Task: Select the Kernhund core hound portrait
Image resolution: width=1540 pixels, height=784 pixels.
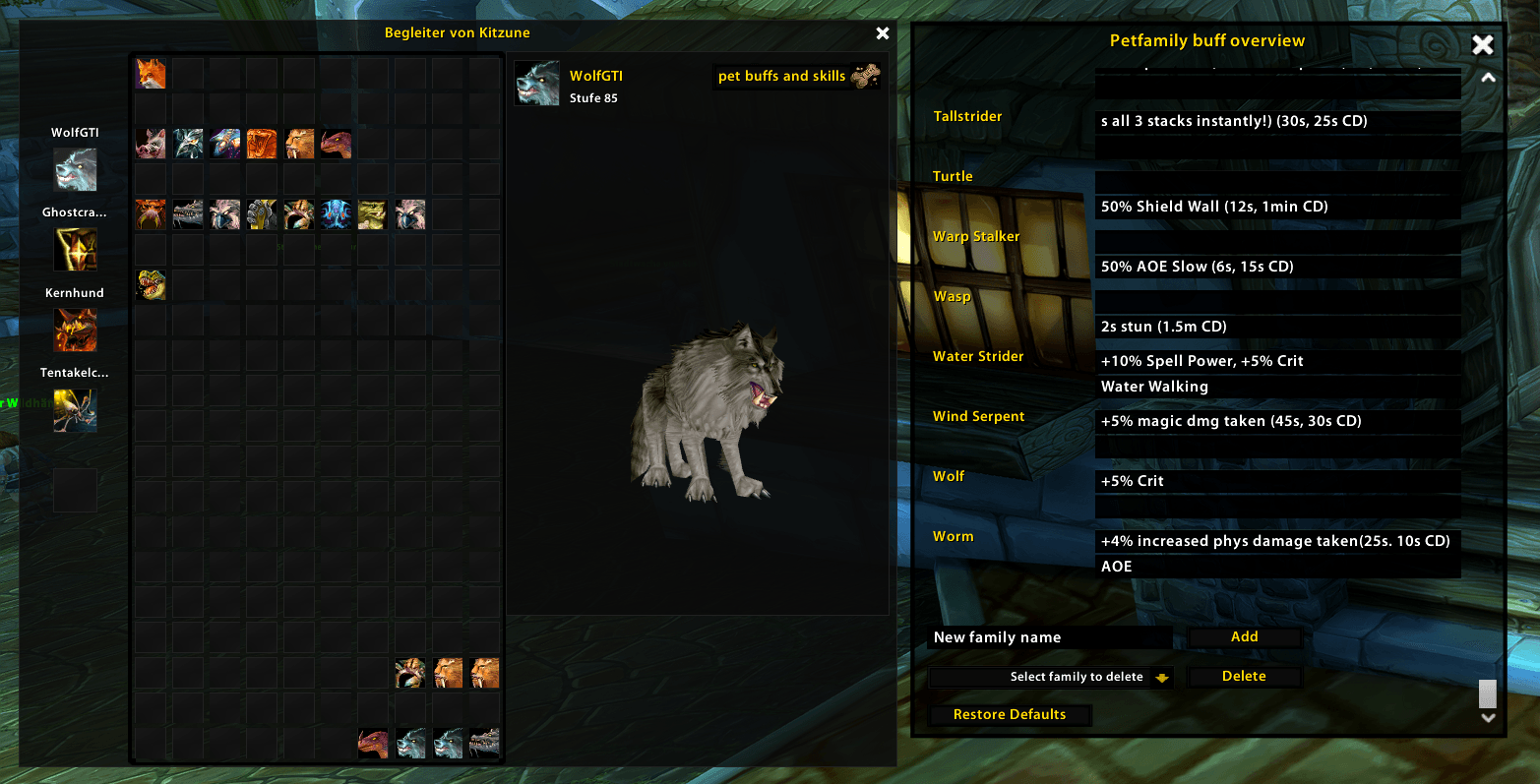Action: 75,329
